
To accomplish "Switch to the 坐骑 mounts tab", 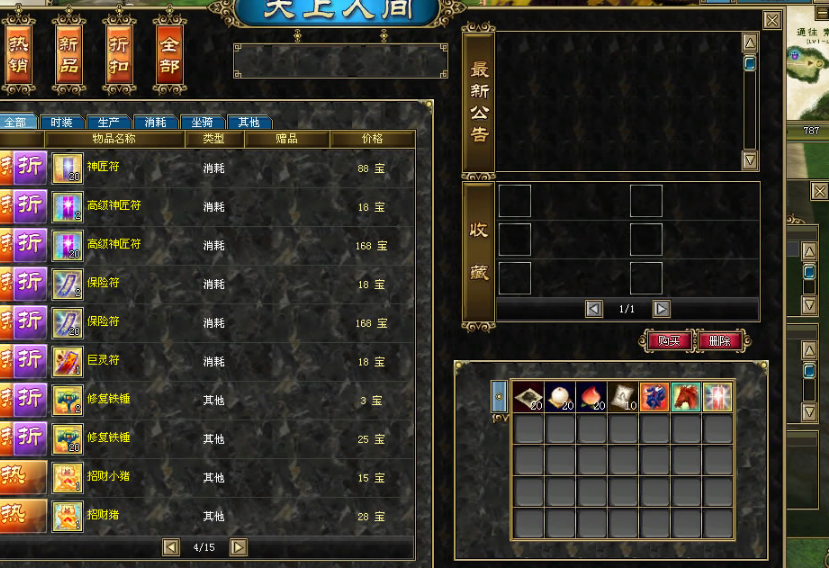I will pos(202,122).
